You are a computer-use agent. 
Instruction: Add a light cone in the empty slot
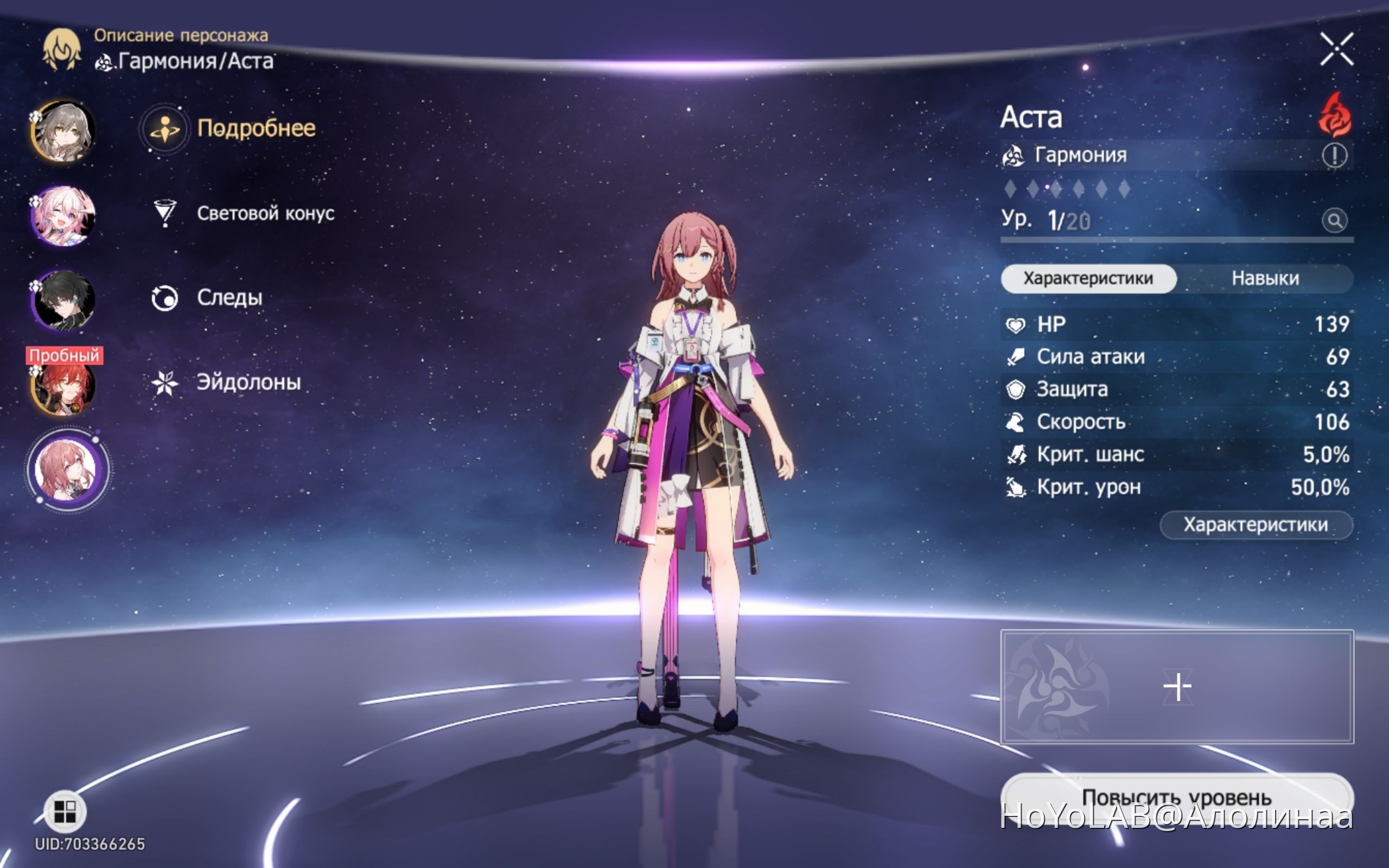[x=1177, y=687]
